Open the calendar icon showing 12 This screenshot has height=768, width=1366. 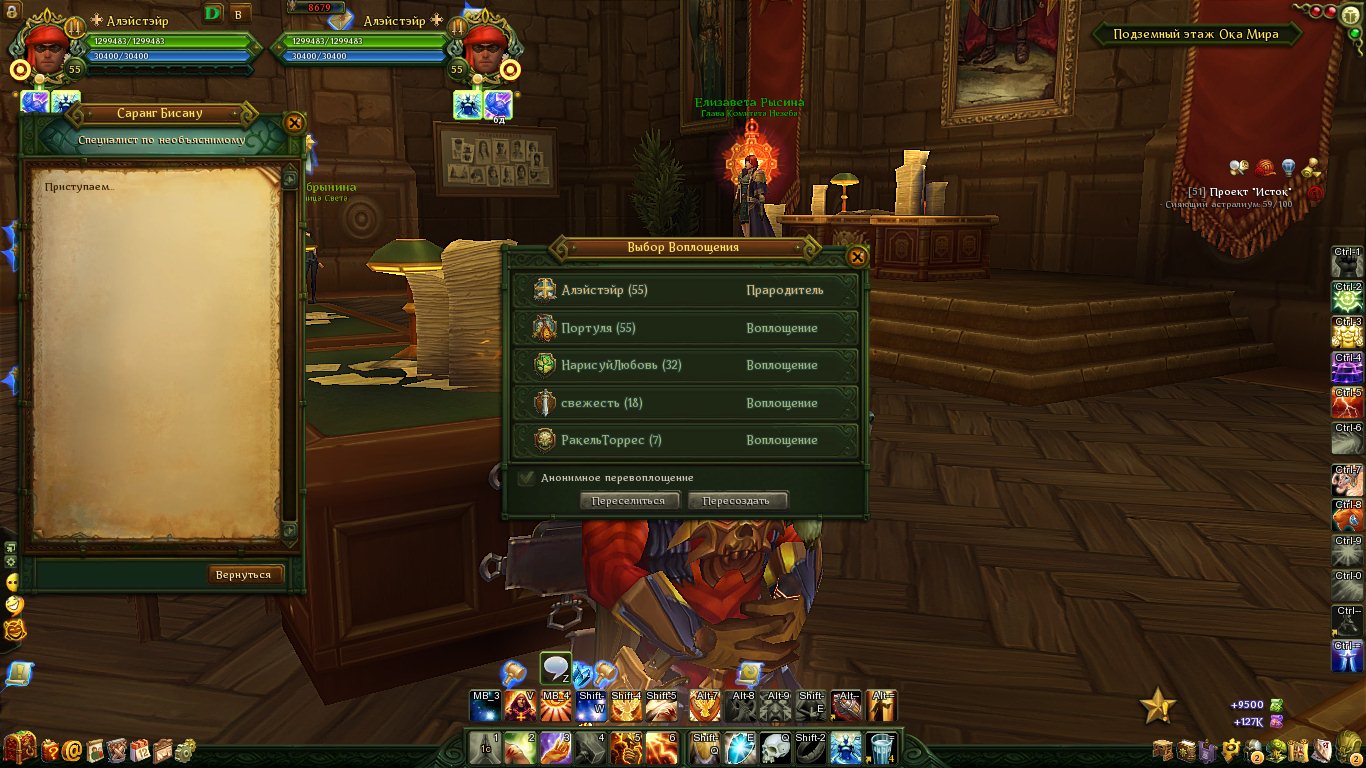pyautogui.click(x=140, y=749)
